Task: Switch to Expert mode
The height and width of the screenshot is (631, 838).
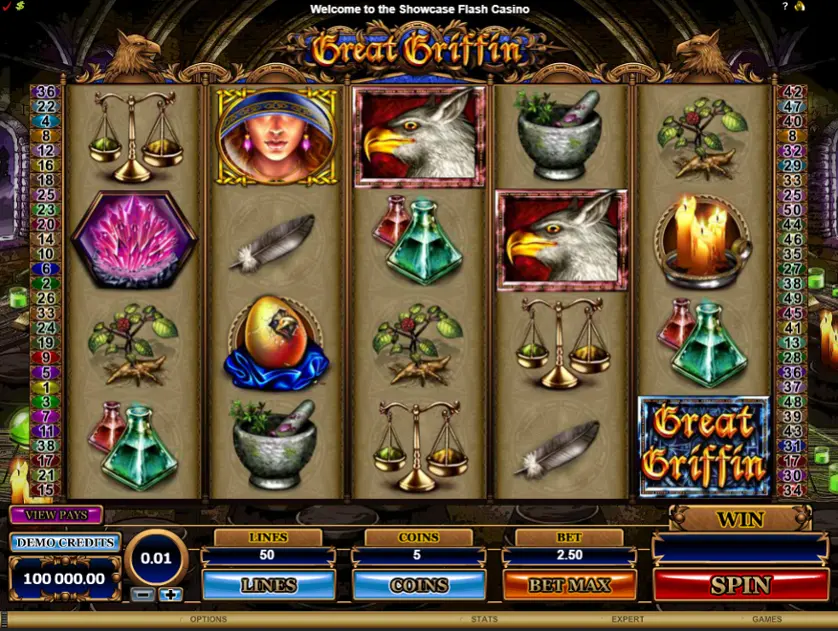Action: click(628, 620)
